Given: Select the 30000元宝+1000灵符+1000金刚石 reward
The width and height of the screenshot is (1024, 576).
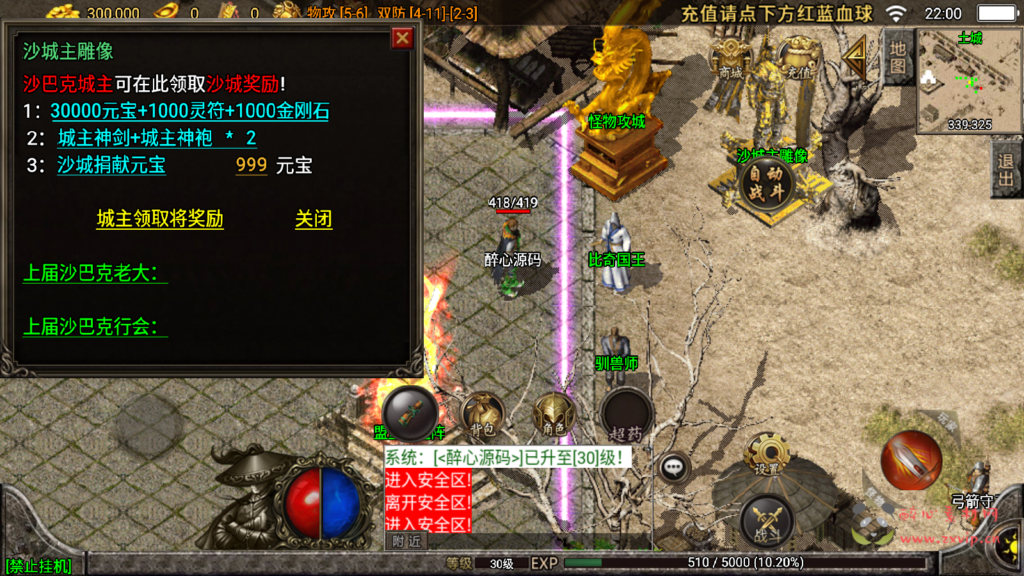Looking at the screenshot, I should coord(189,111).
